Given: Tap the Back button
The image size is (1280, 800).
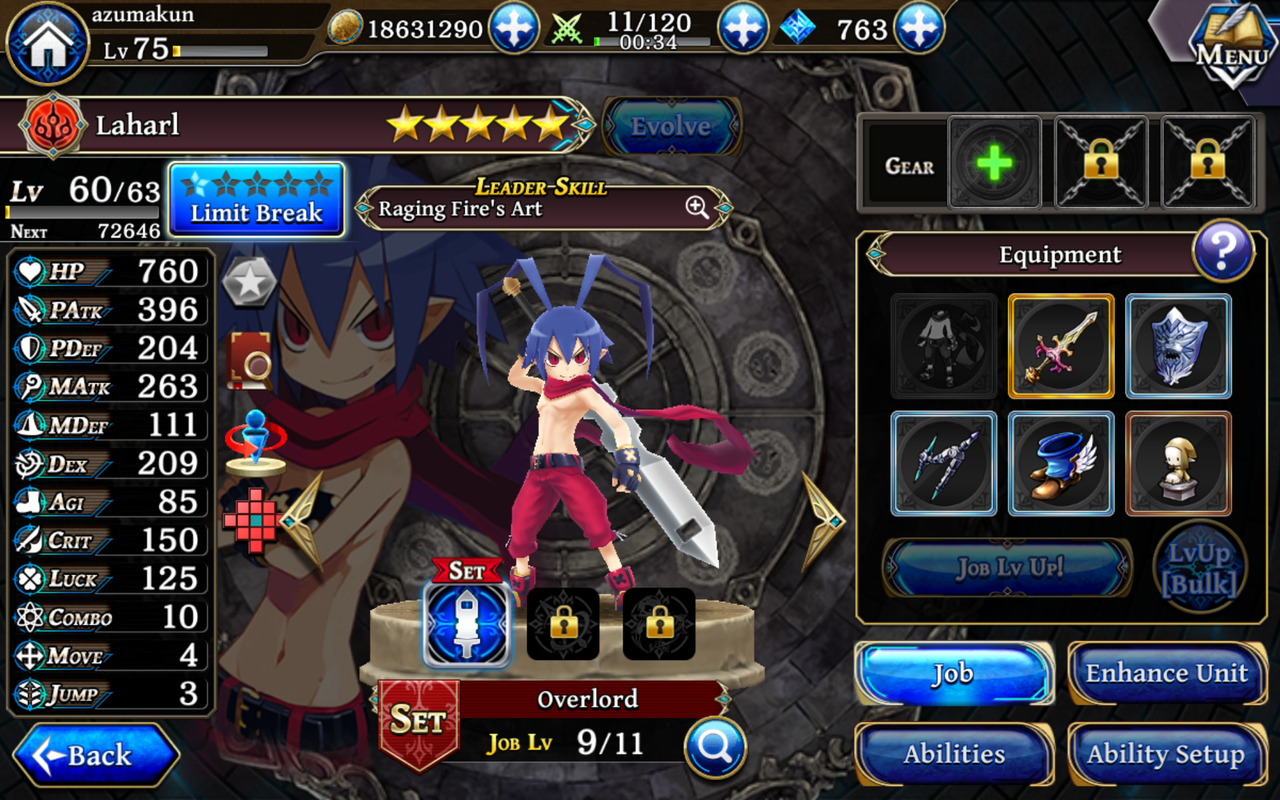Looking at the screenshot, I should (95, 755).
